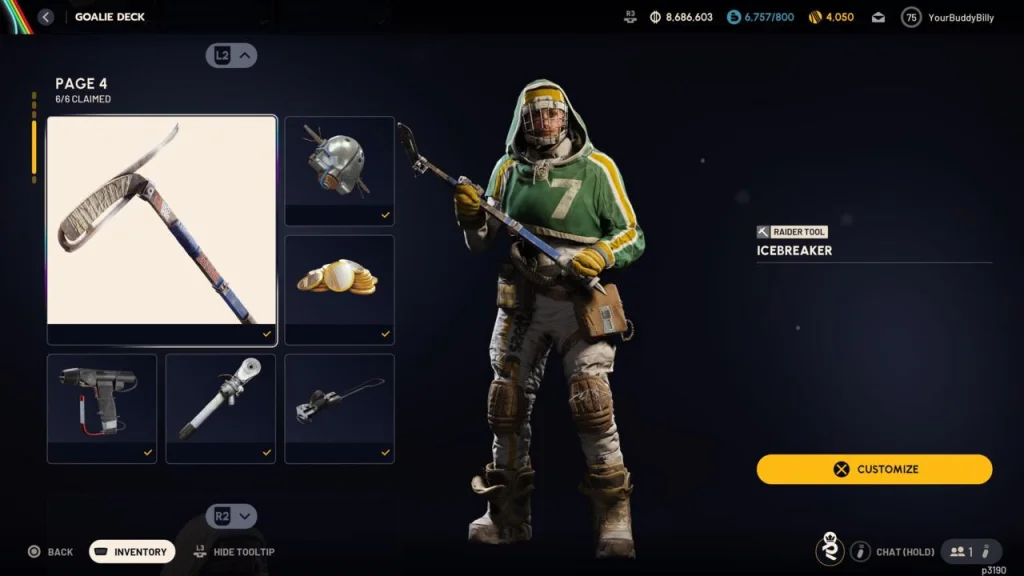1024x576 pixels.
Task: Show the gold coin currency balance
Action: click(x=831, y=17)
